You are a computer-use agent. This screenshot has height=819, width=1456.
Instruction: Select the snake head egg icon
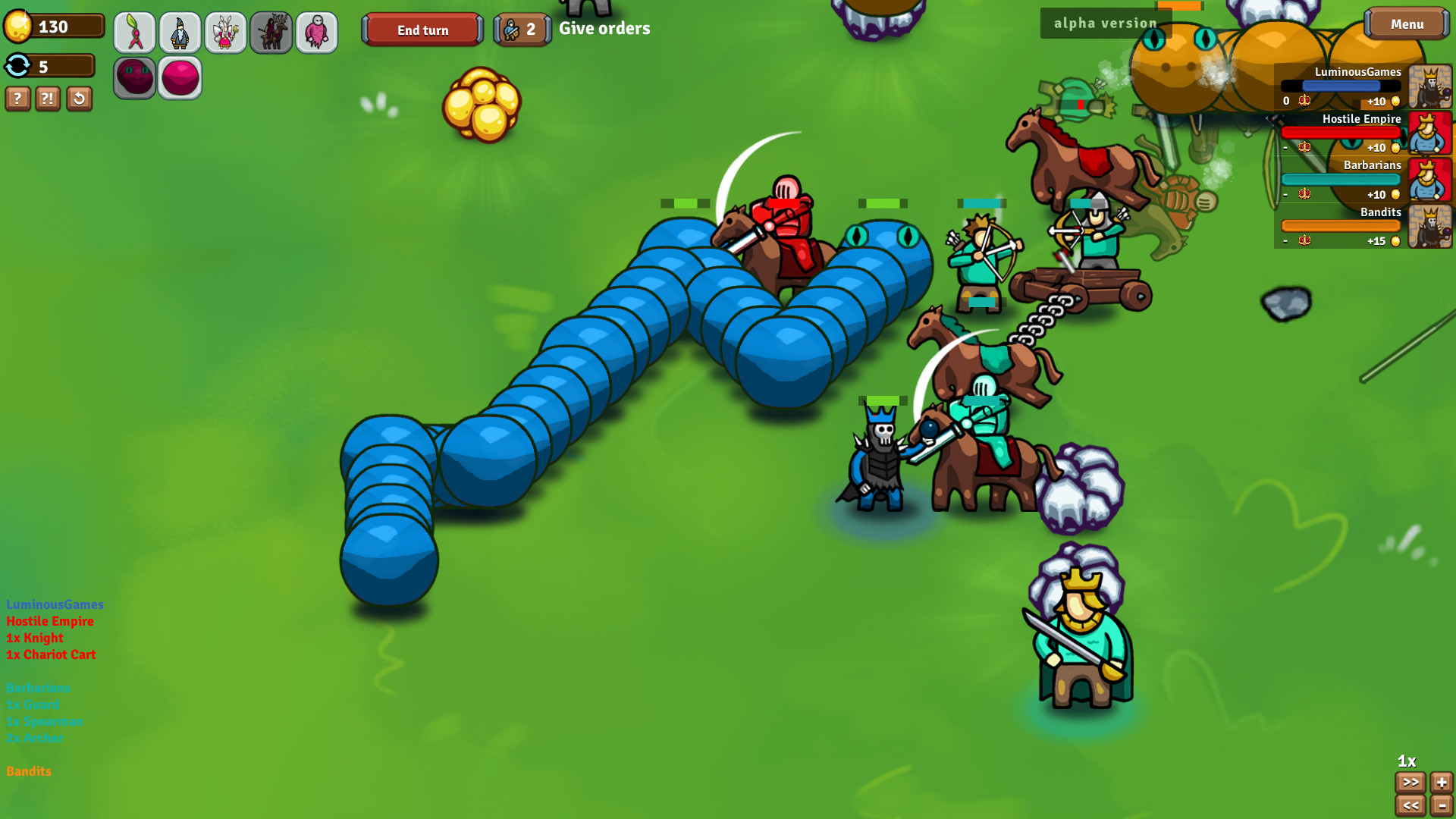pyautogui.click(x=135, y=77)
